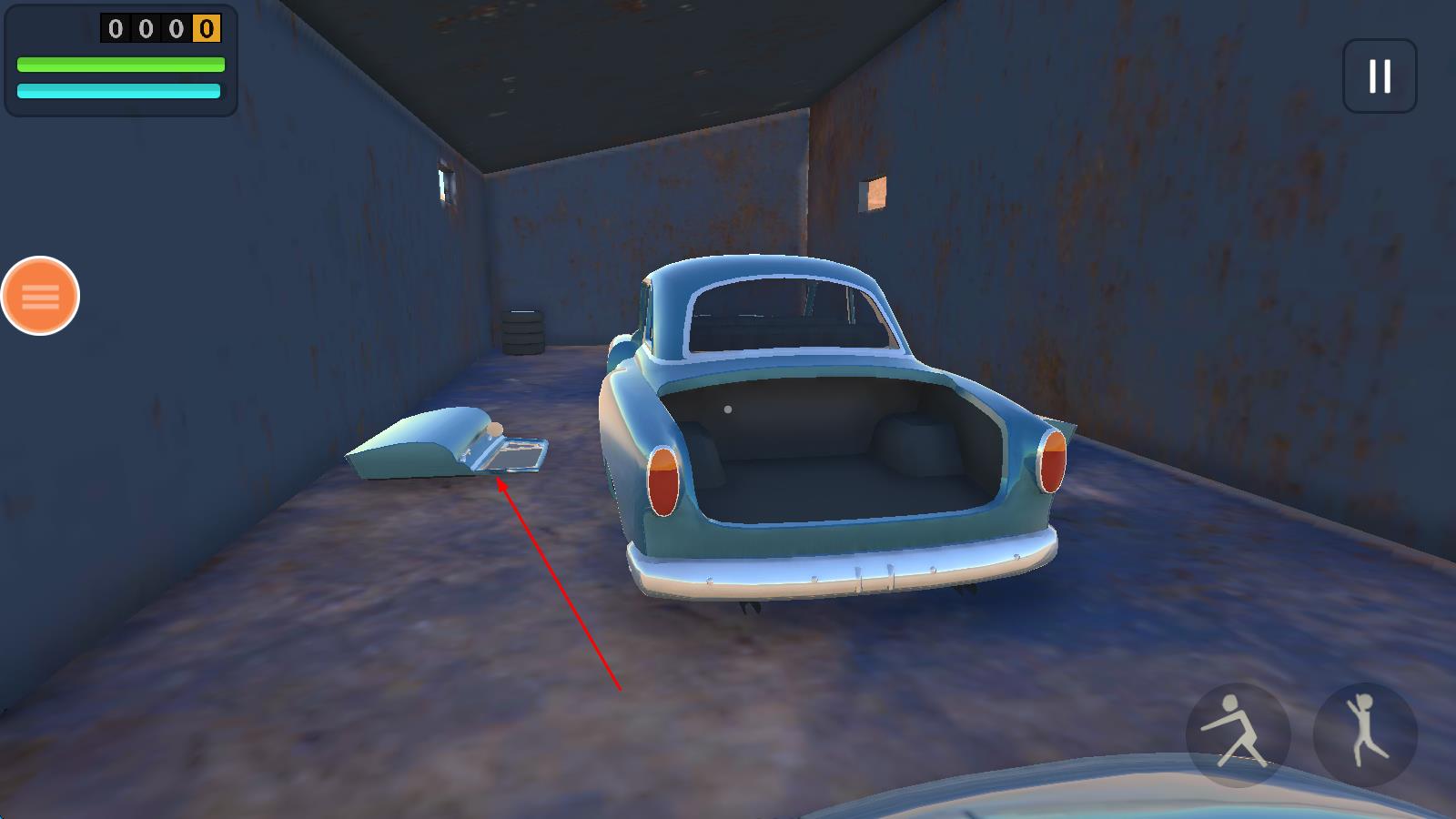Pause the game
The image size is (1456, 819).
click(x=1380, y=76)
